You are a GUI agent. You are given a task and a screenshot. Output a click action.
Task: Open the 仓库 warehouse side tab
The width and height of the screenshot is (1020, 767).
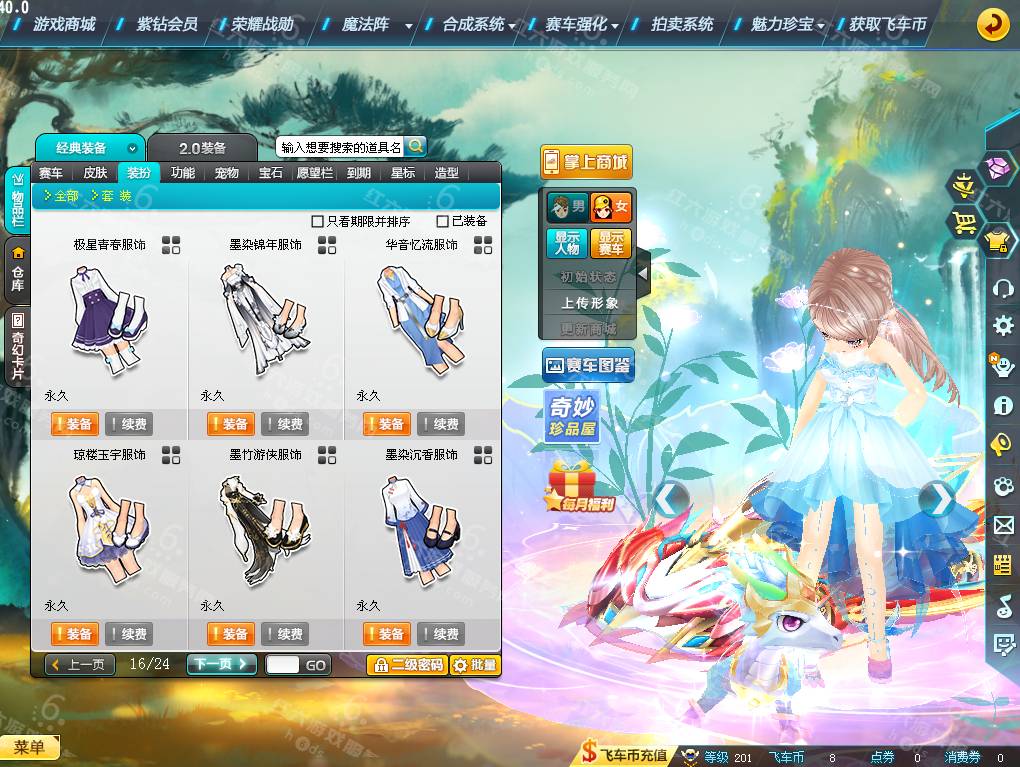pyautogui.click(x=17, y=270)
